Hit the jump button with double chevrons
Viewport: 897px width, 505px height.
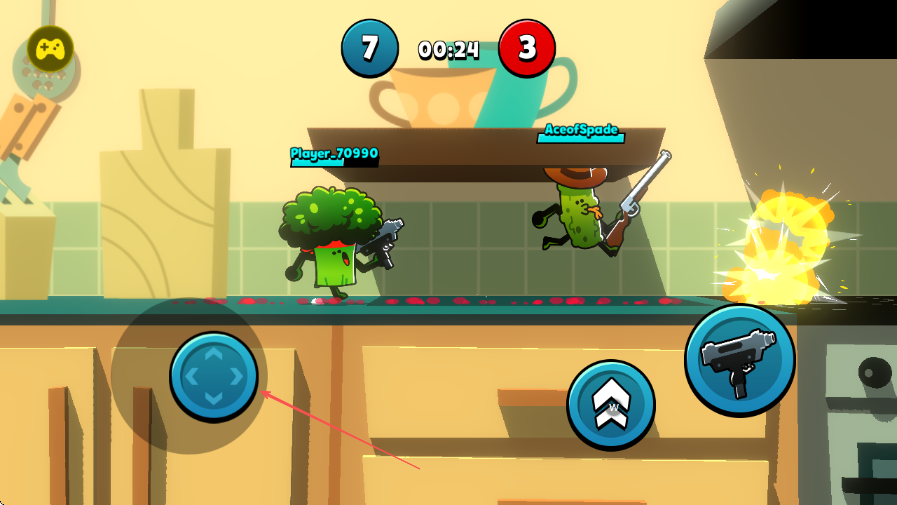(610, 403)
